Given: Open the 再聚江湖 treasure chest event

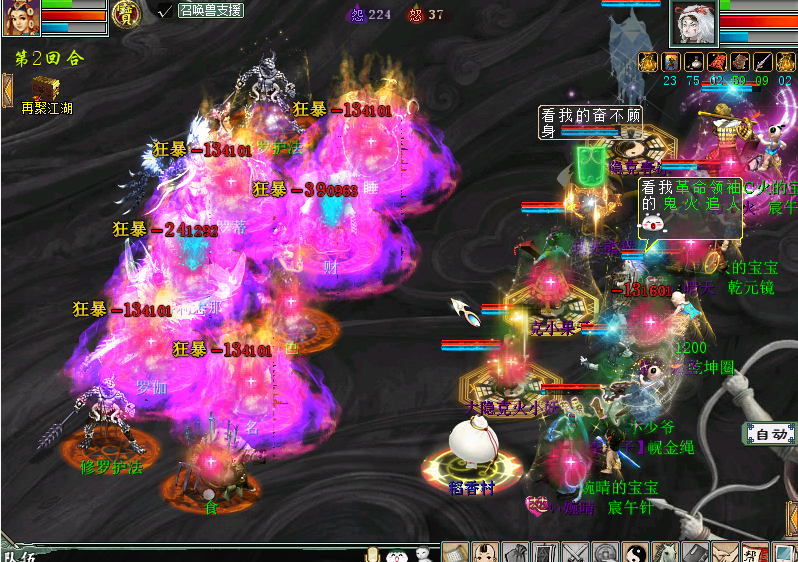Looking at the screenshot, I should (x=44, y=87).
